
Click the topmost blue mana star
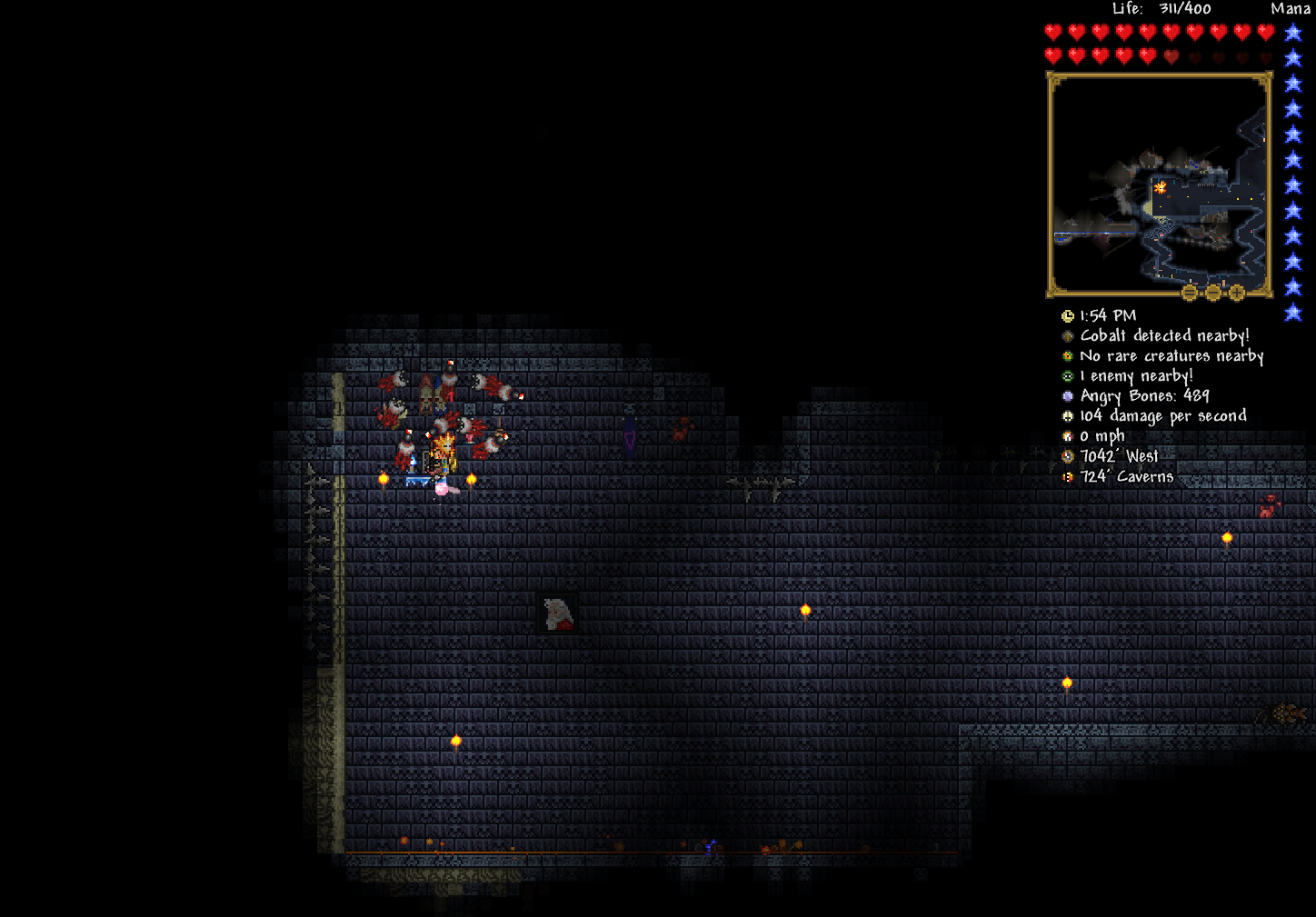pos(1291,30)
